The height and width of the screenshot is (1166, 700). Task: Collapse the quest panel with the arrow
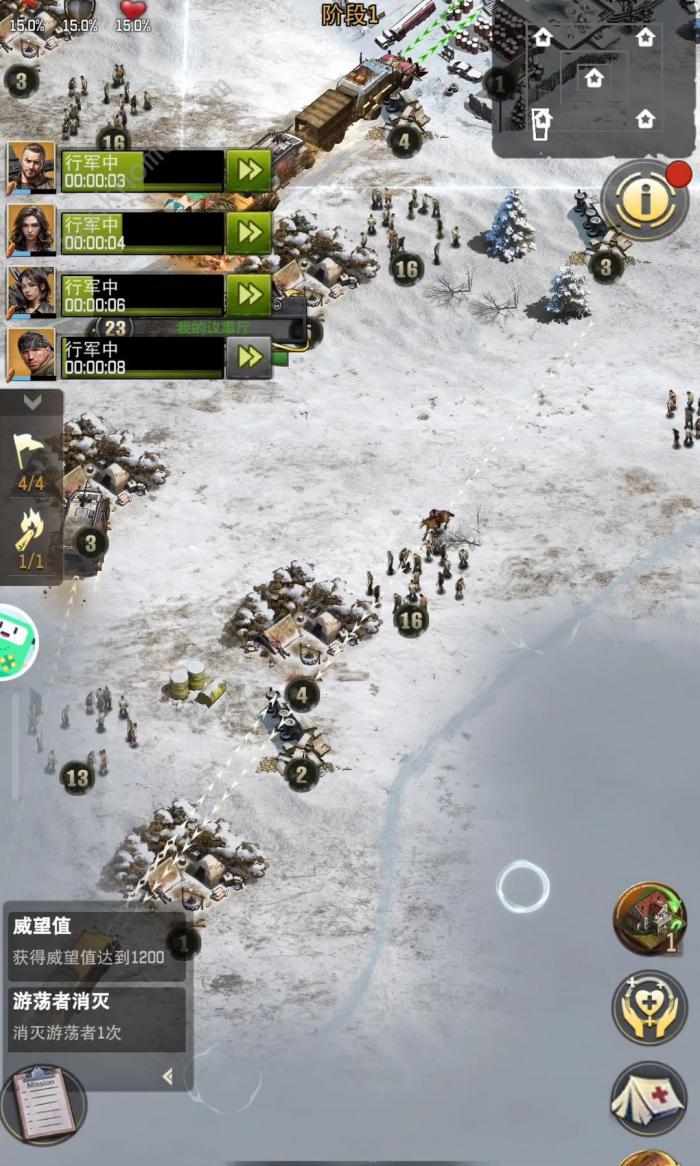[x=168, y=1076]
